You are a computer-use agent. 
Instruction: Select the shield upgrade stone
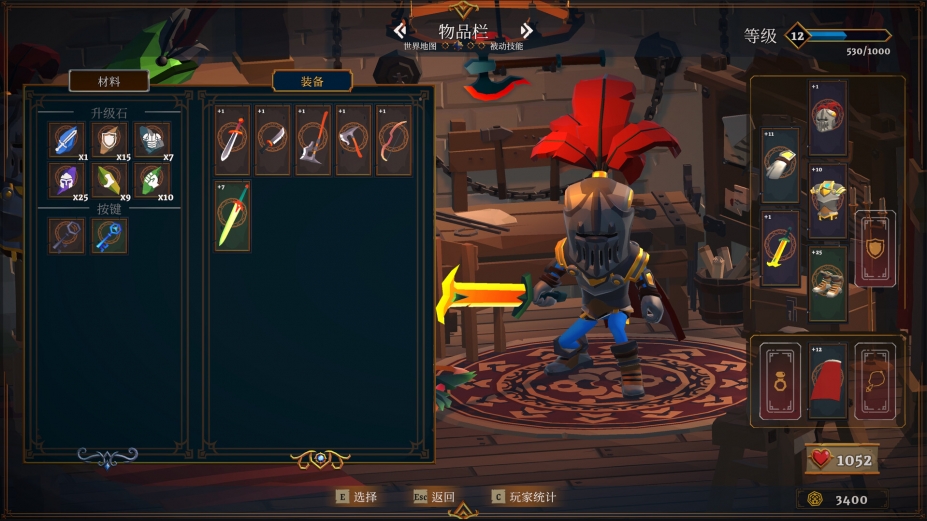coord(109,140)
